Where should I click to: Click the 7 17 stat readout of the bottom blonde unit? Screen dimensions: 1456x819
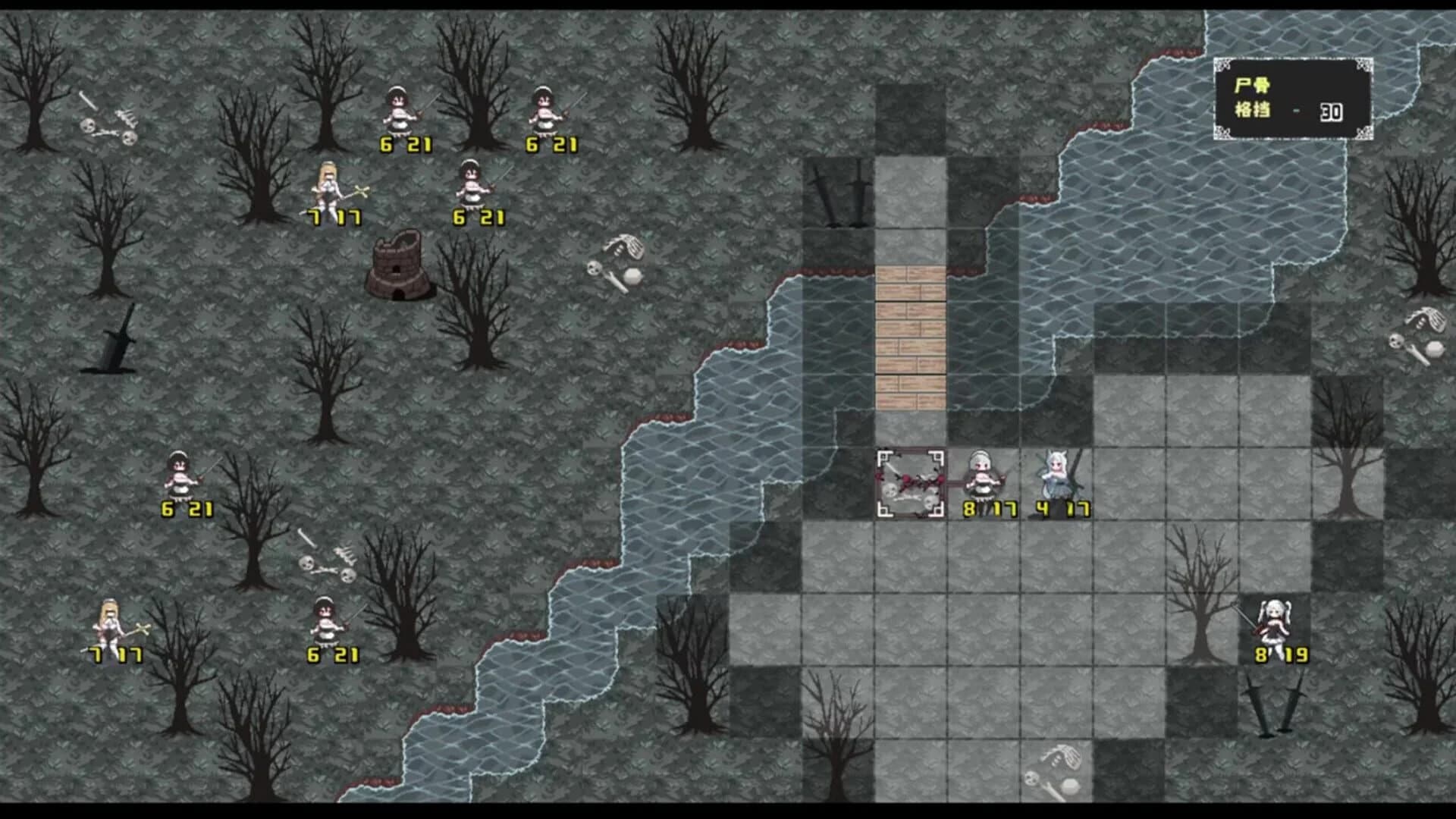click(114, 652)
